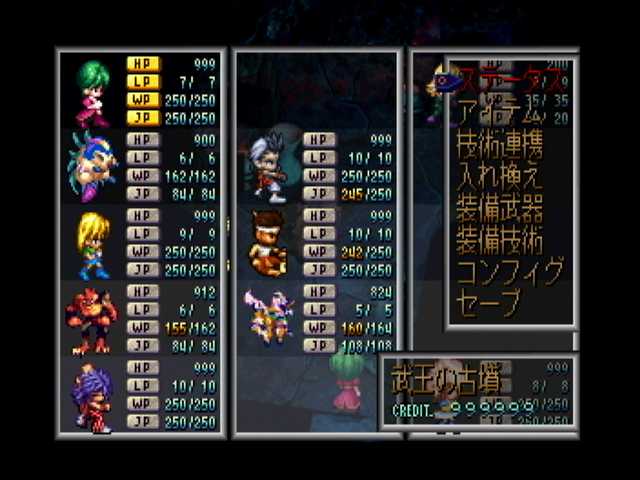
Task: Open 装備技術 (equip techniques)
Action: click(499, 239)
